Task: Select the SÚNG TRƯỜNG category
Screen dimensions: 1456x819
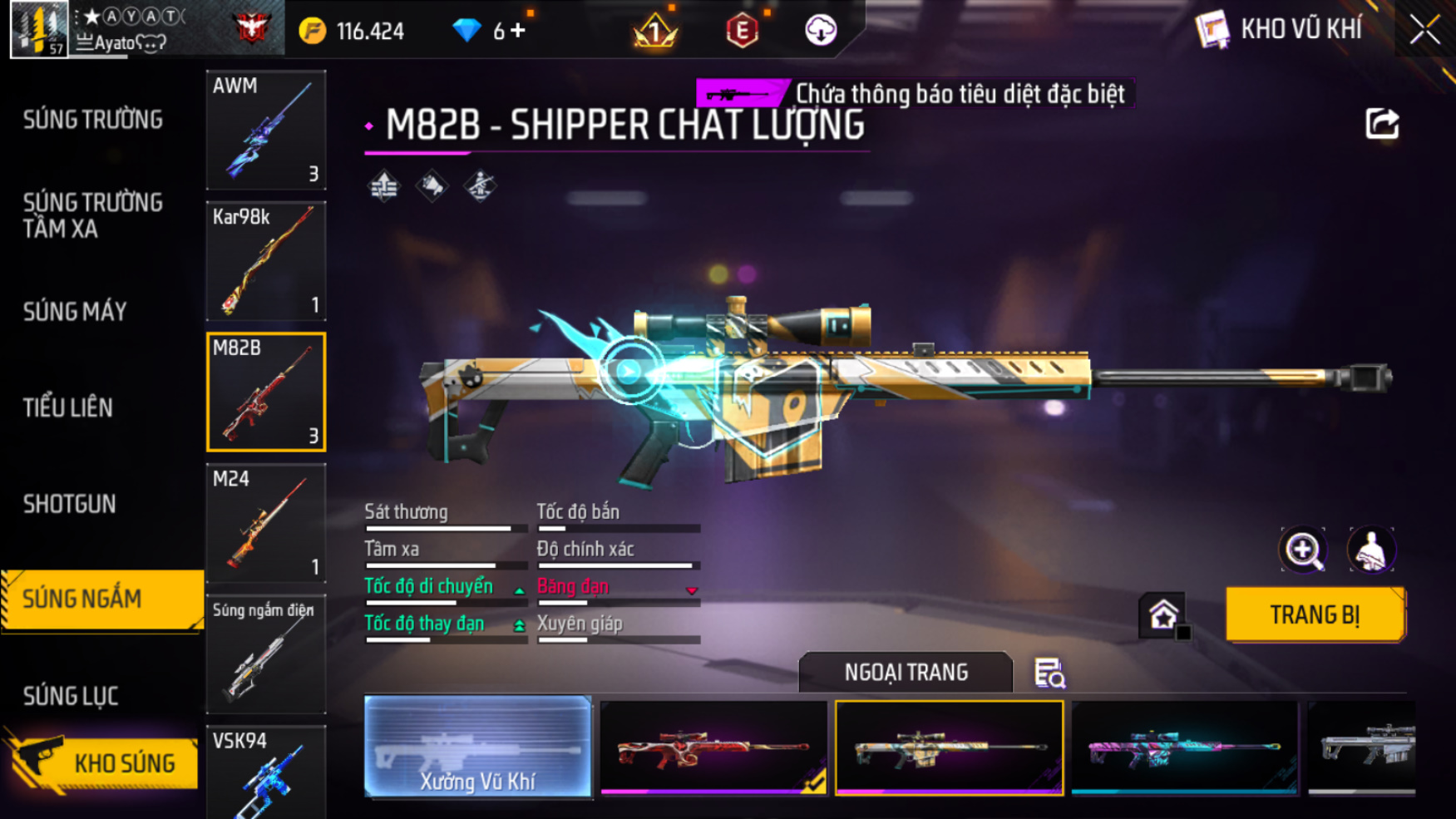Action: (x=93, y=120)
